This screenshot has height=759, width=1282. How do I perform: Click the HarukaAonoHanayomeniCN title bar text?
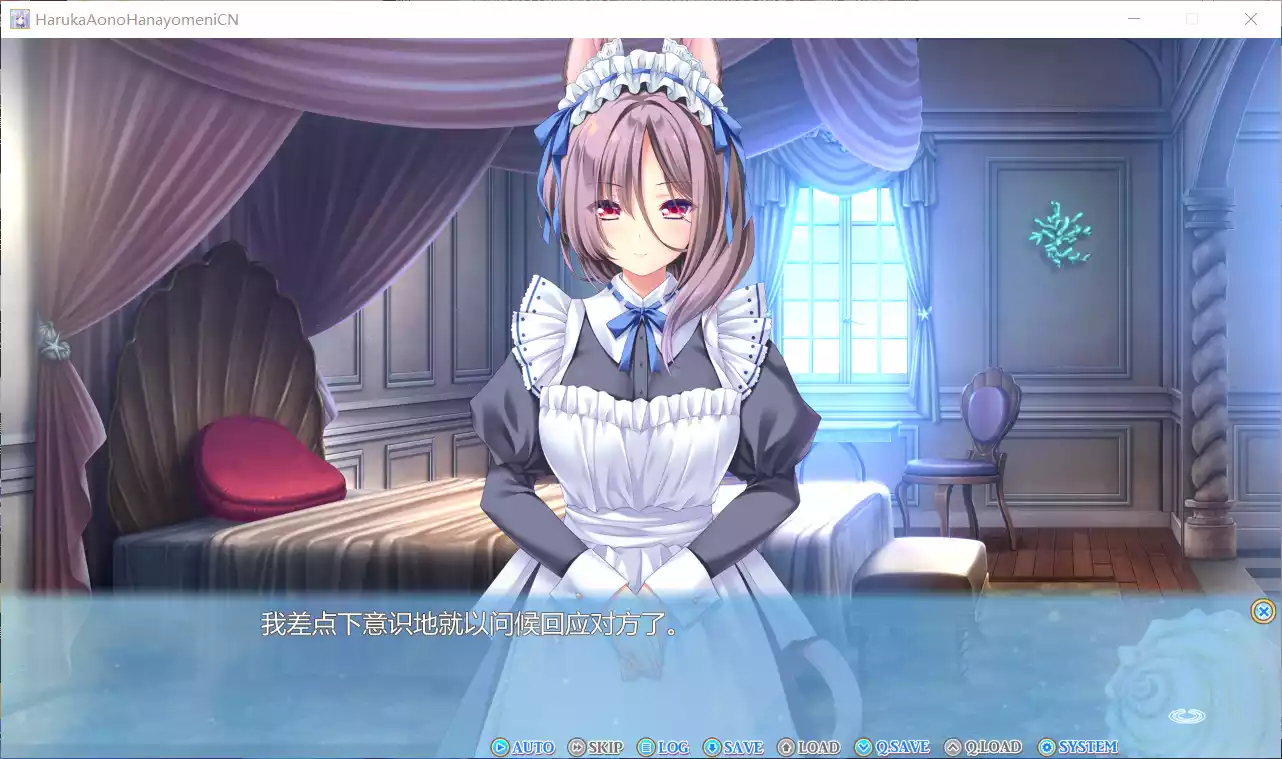point(135,19)
